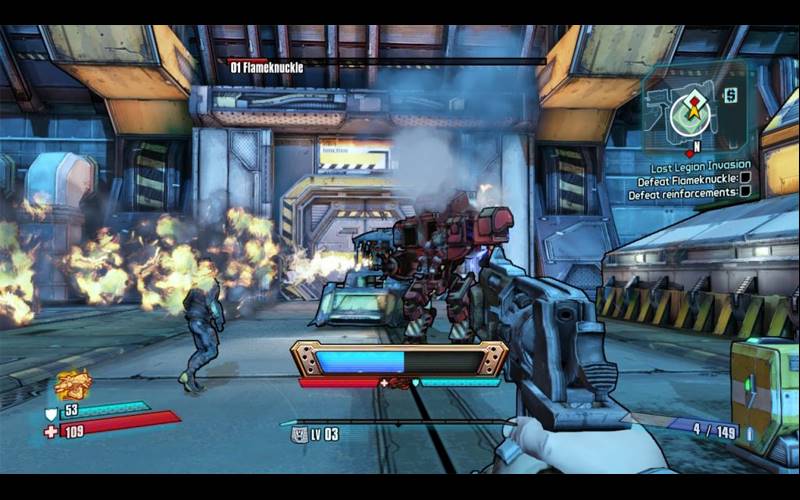Click the red health cross icon

[x=51, y=430]
